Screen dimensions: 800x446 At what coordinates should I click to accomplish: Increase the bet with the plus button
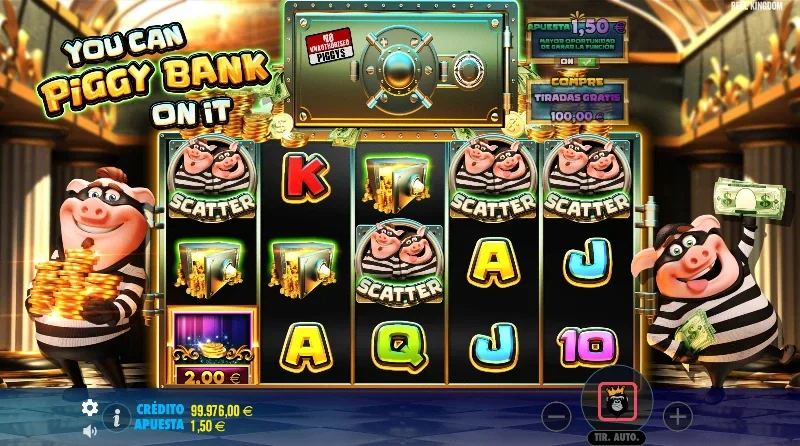pos(678,414)
